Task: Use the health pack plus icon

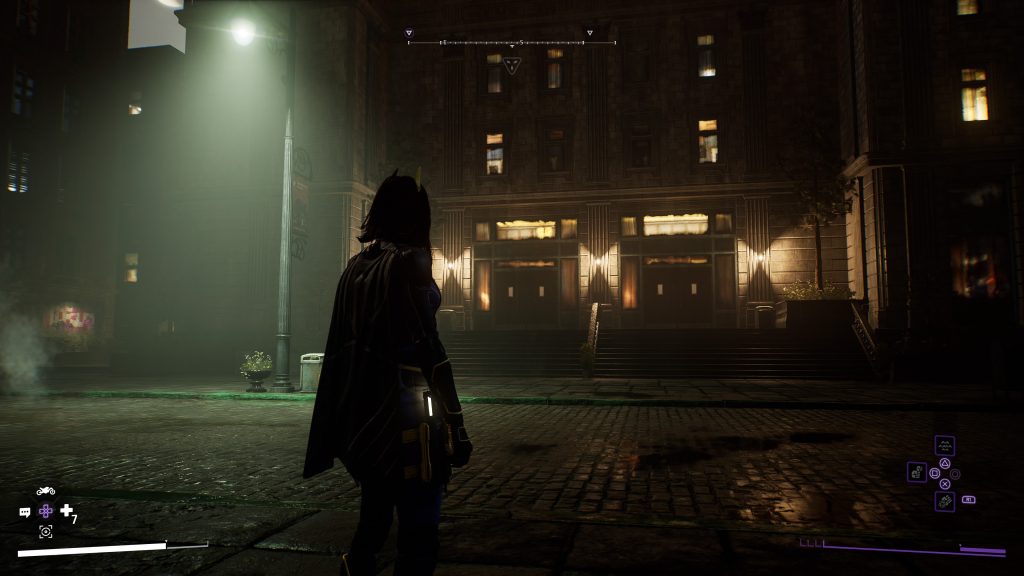Action: [67, 511]
